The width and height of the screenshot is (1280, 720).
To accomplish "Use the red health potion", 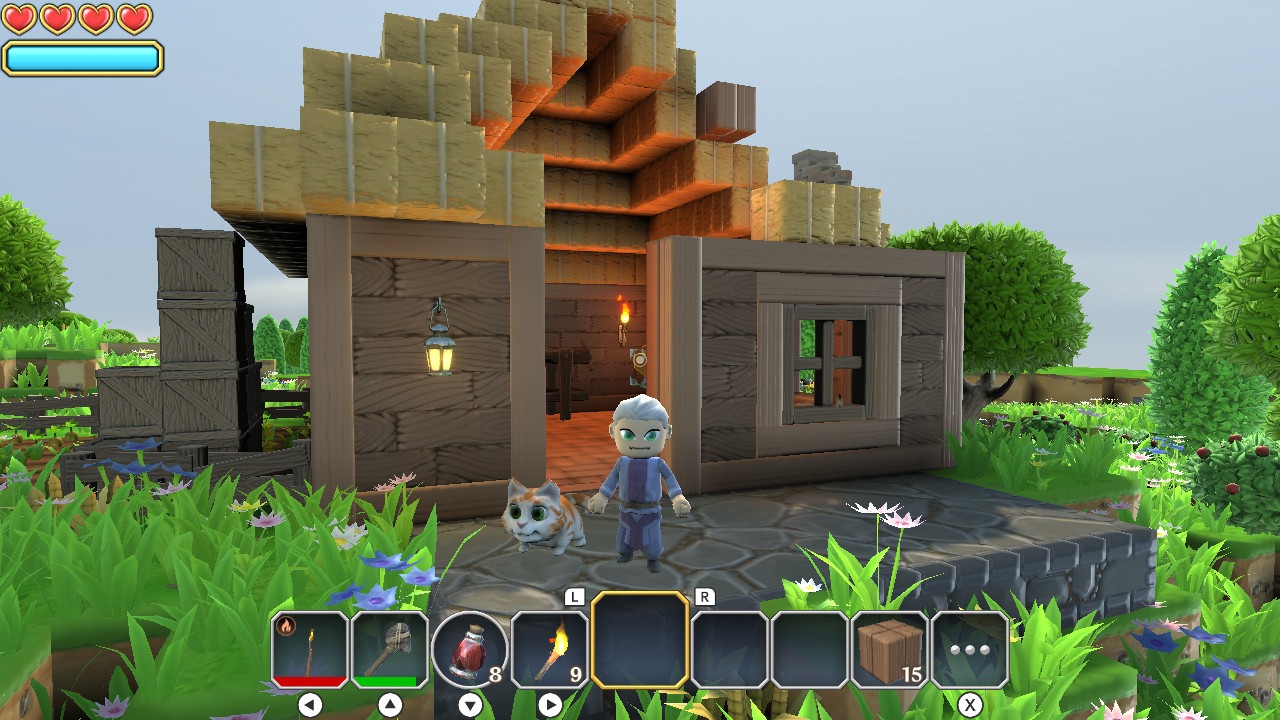I will (x=470, y=649).
